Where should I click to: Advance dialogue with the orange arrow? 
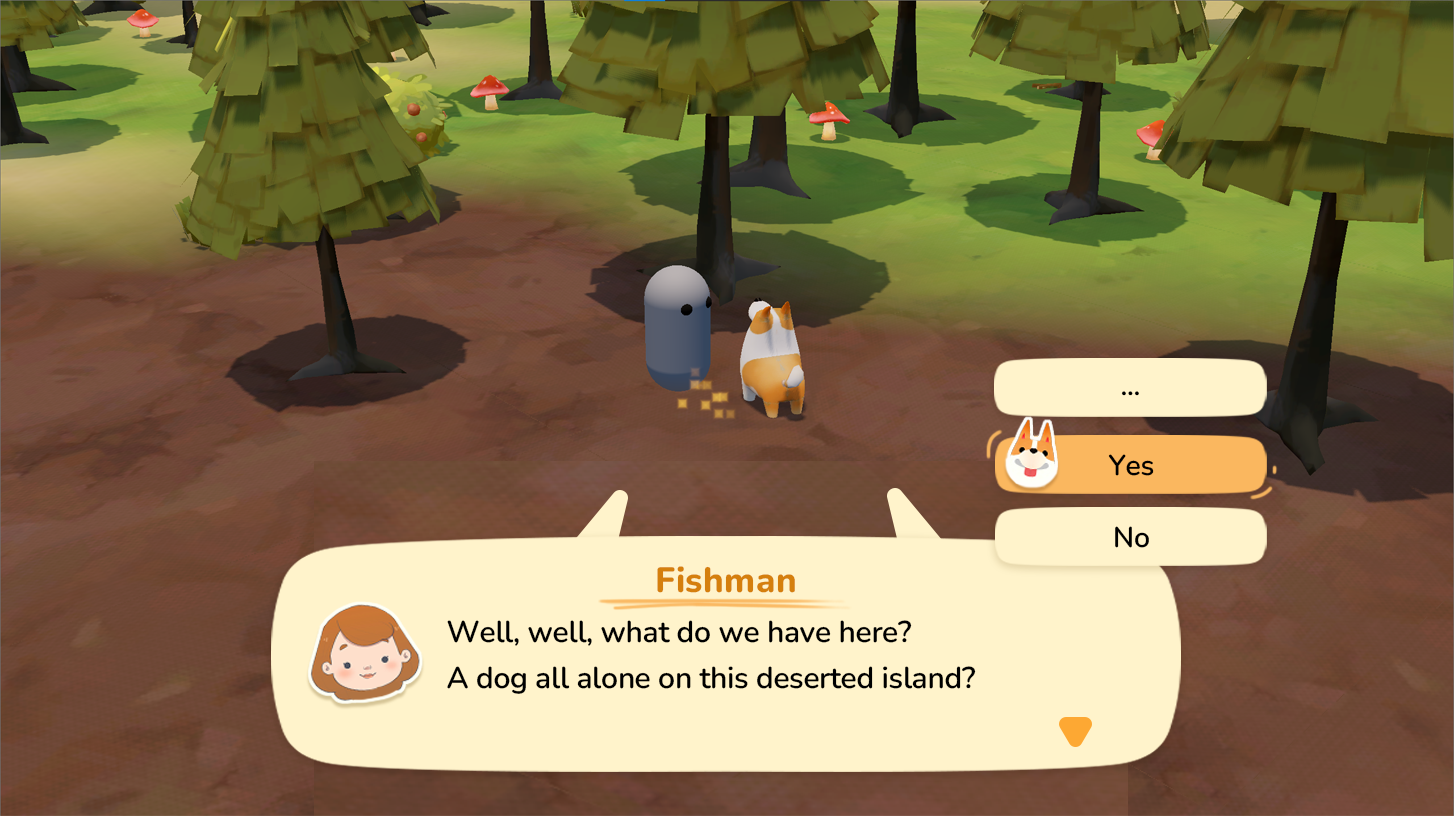pyautogui.click(x=1075, y=732)
